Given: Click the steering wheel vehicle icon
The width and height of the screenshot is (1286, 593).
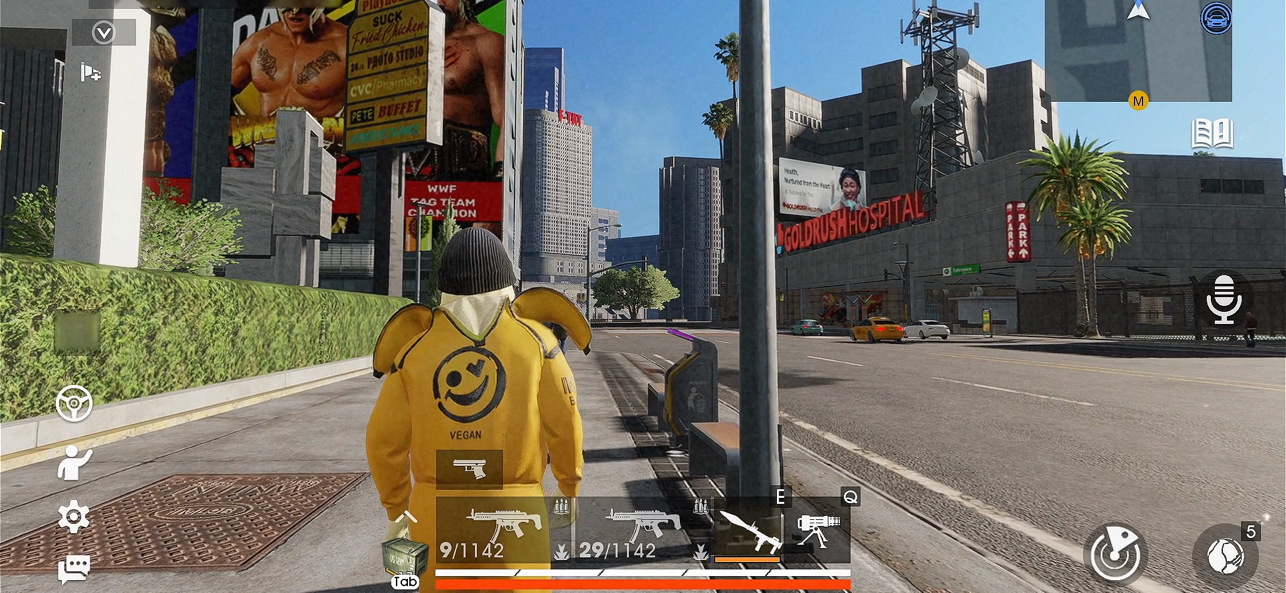Looking at the screenshot, I should tap(74, 403).
